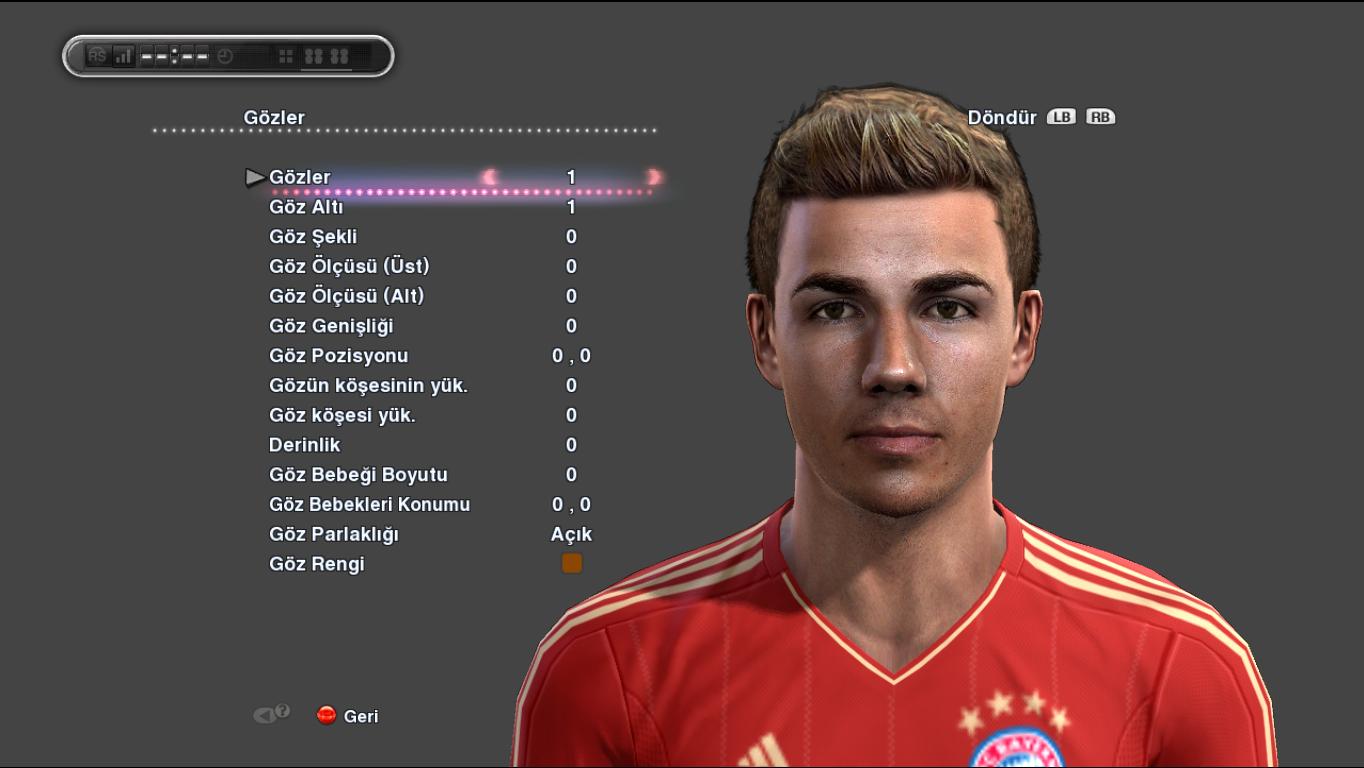Choose the Göz Altı option
1364x768 pixels.
pyautogui.click(x=306, y=208)
